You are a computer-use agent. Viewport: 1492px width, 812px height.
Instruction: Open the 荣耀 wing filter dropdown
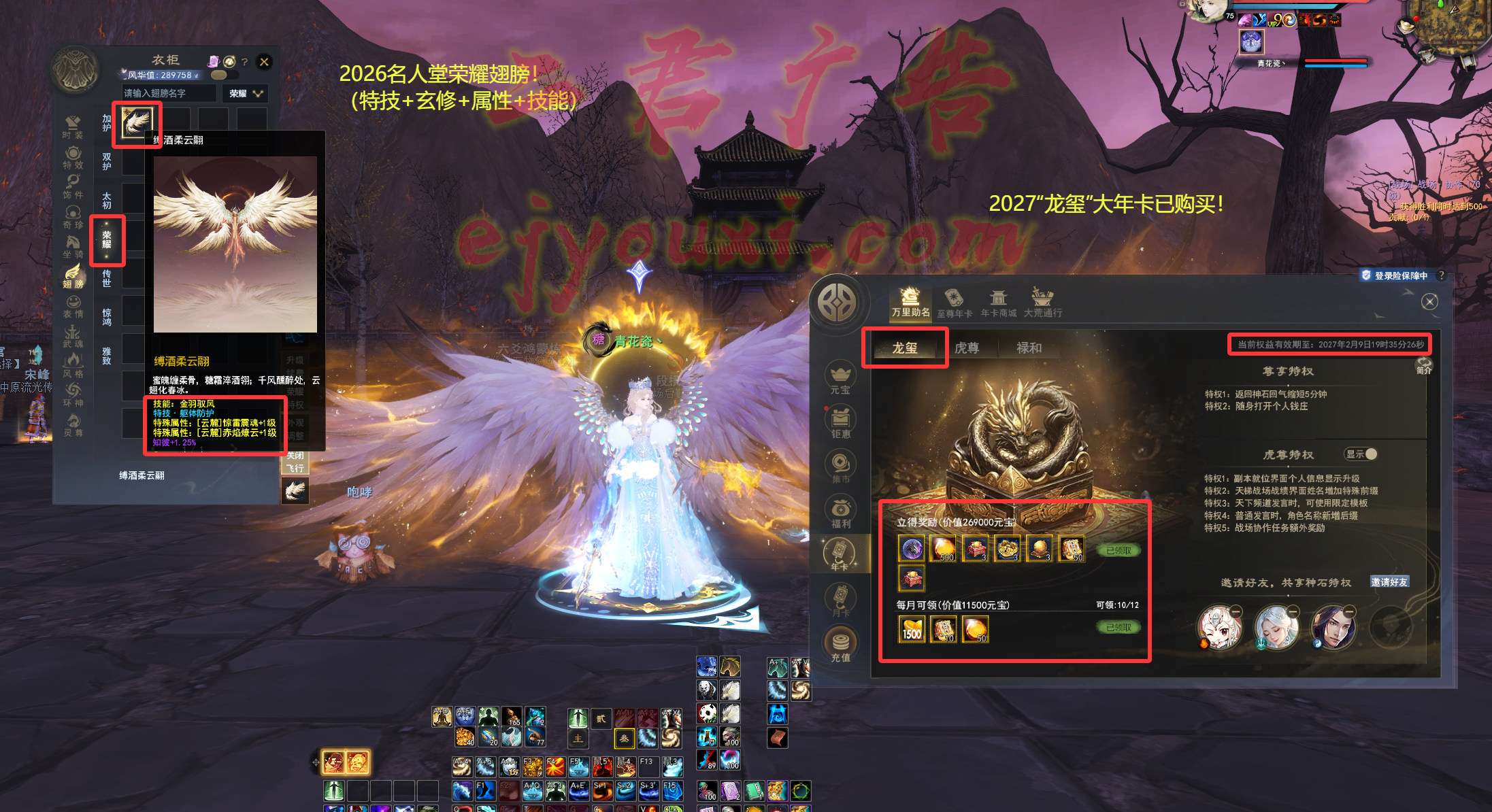coord(246,94)
